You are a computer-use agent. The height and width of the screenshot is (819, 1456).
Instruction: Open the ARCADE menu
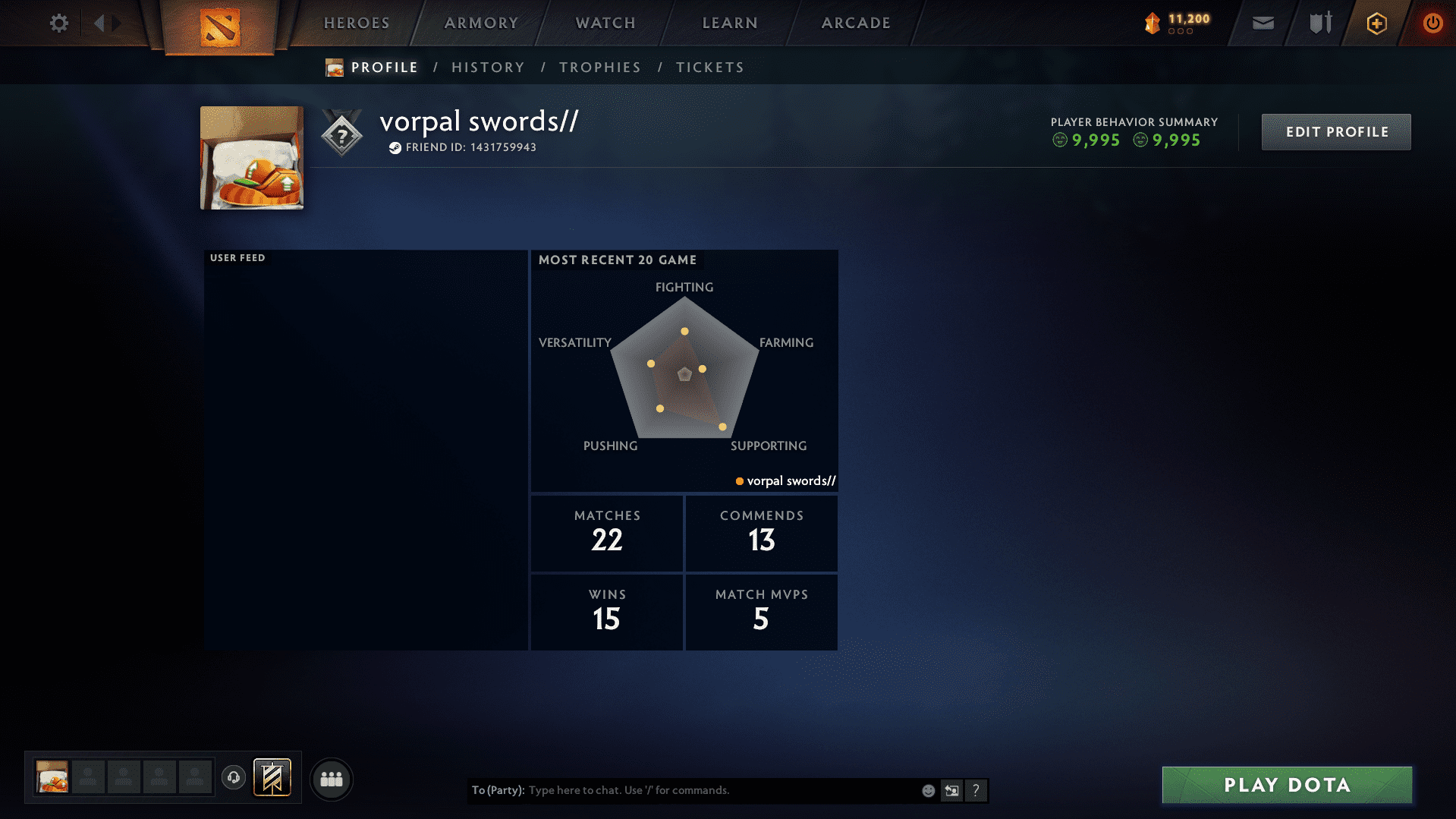(855, 23)
